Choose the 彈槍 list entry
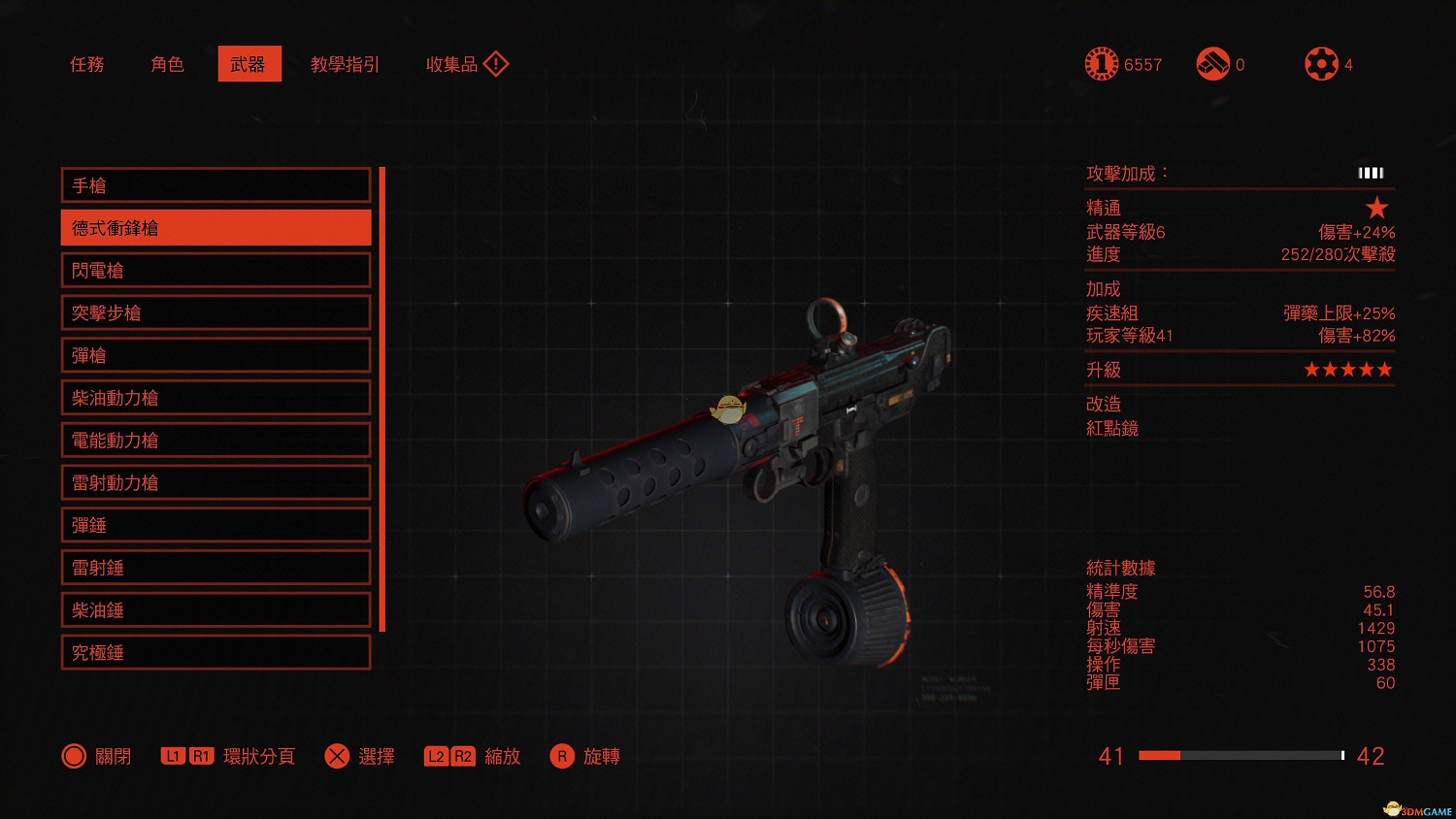The height and width of the screenshot is (819, 1456). (215, 355)
